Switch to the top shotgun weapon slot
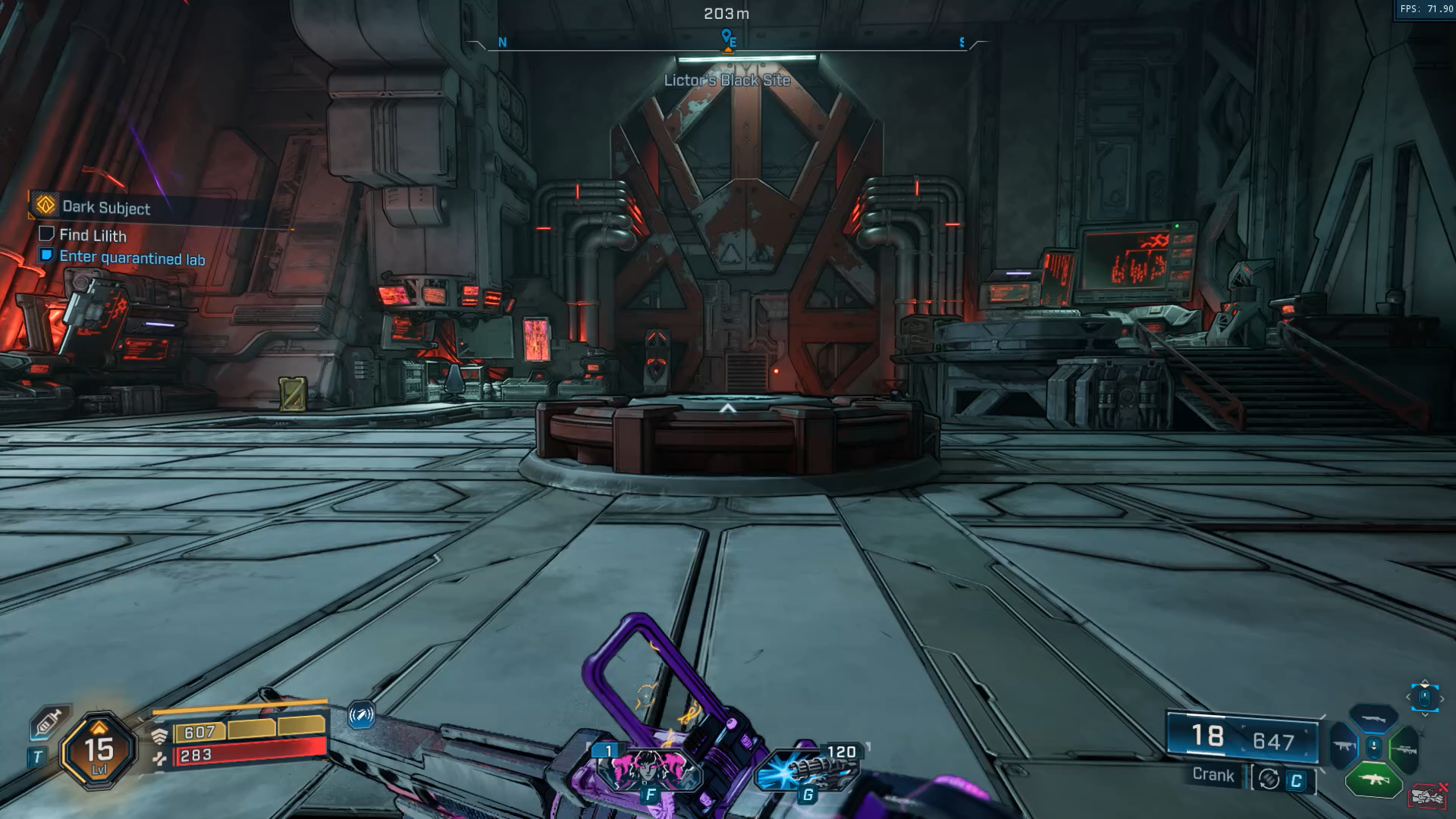1456x819 pixels. pos(1373,718)
